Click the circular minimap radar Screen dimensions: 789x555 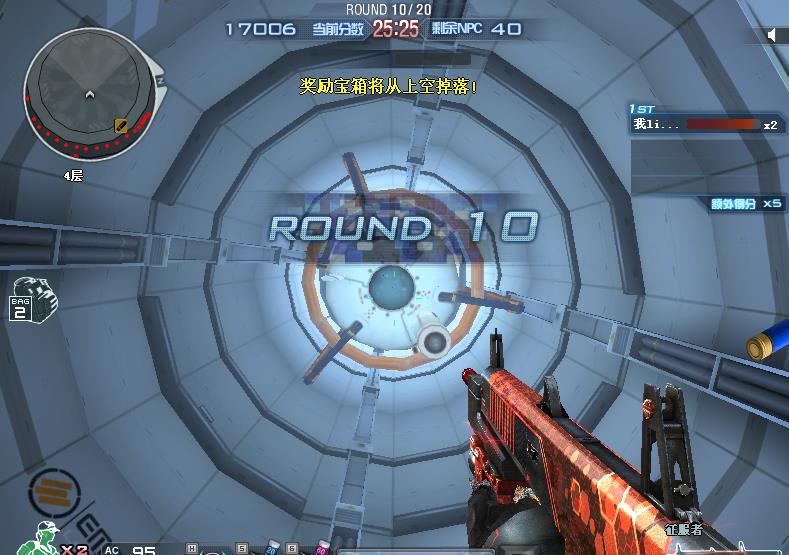(x=90, y=95)
